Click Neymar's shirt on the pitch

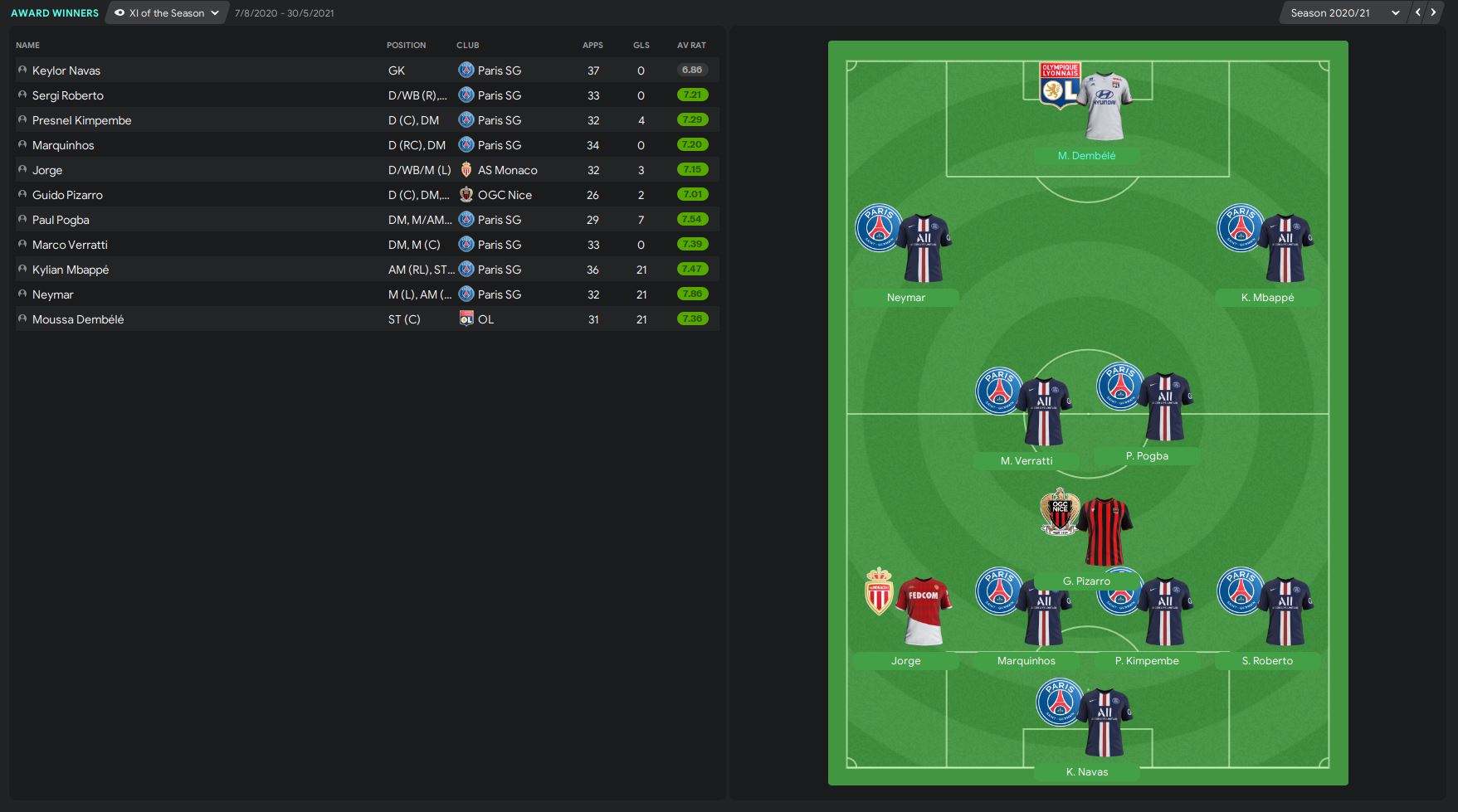(x=923, y=247)
